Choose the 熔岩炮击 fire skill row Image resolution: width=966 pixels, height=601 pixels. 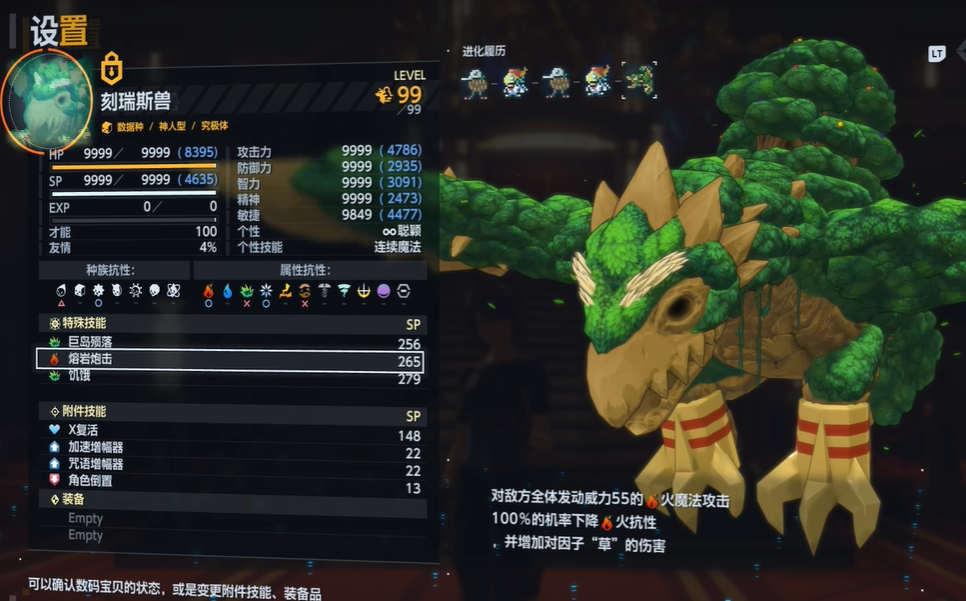click(x=230, y=360)
